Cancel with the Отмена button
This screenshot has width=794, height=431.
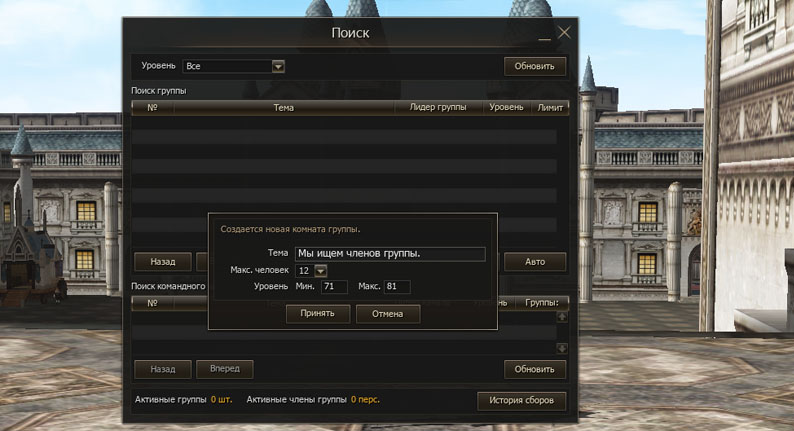coord(387,314)
